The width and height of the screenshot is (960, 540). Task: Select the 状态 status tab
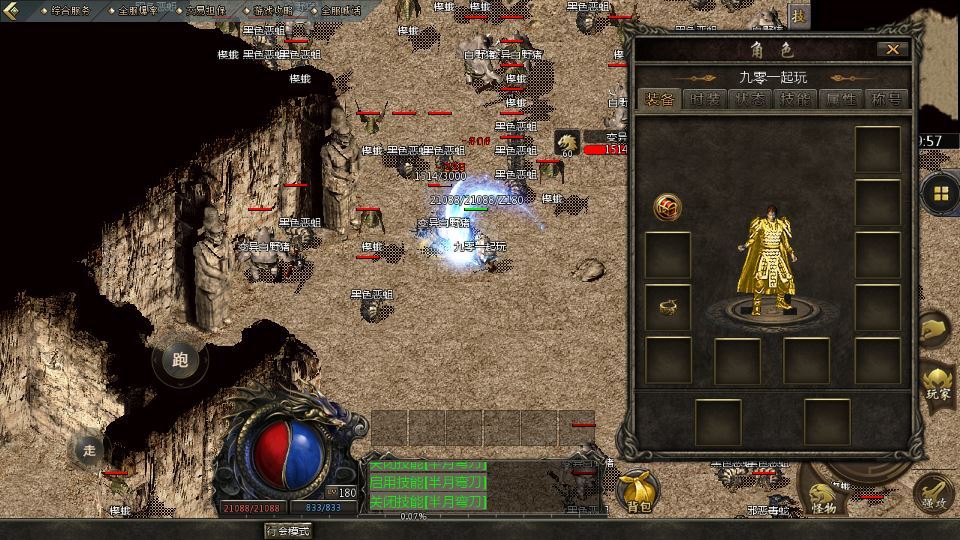751,99
